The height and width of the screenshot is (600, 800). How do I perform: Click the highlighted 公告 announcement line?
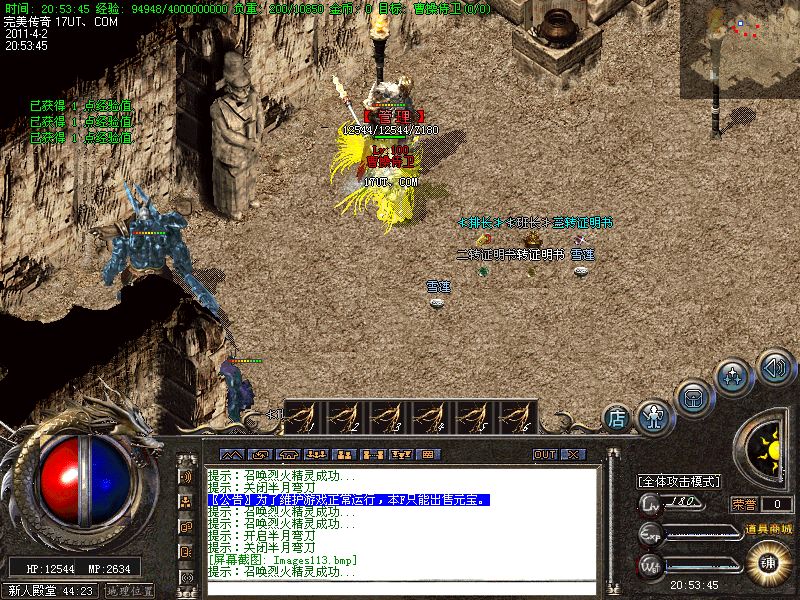click(349, 499)
